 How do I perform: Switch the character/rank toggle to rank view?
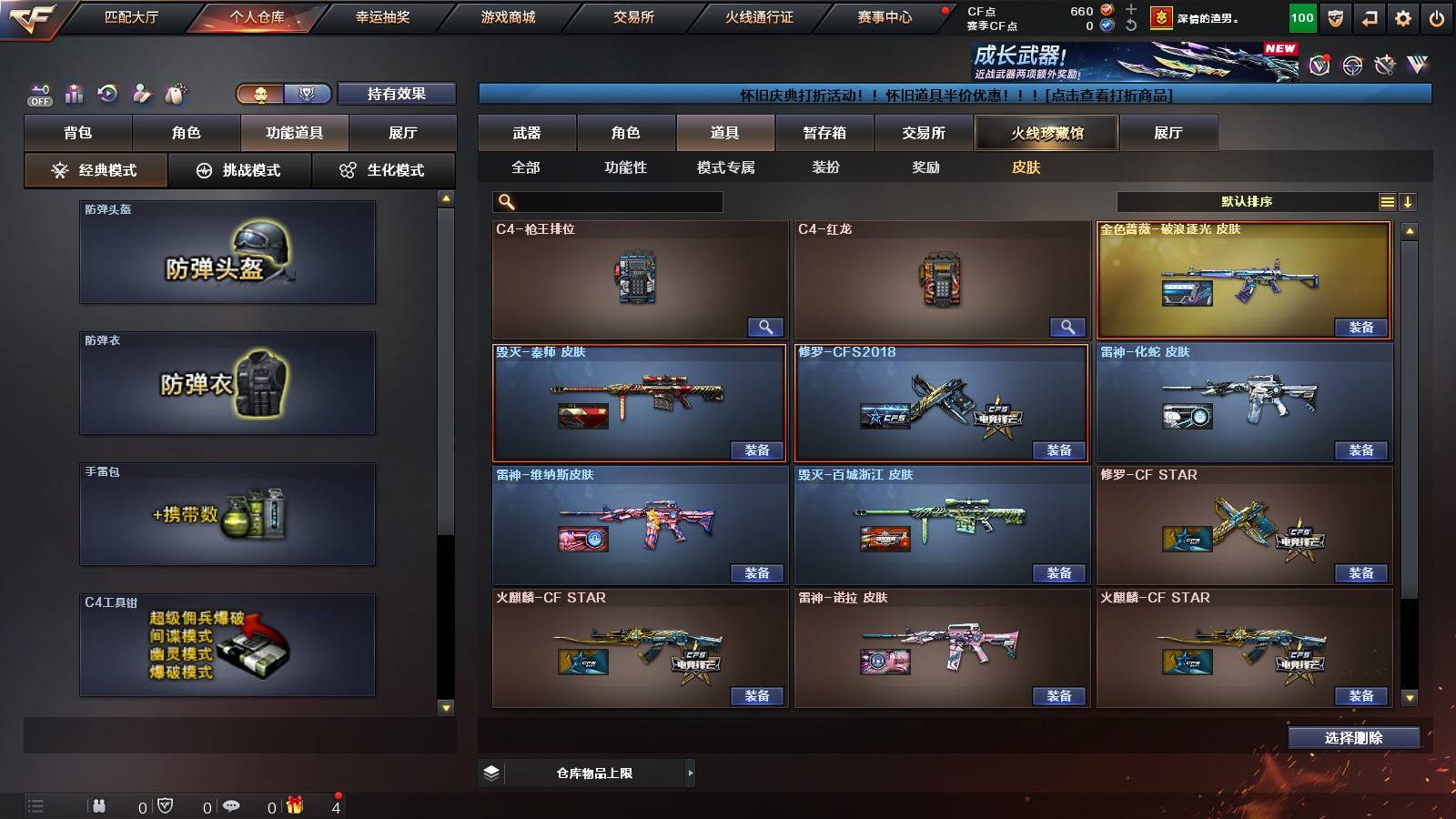[308, 94]
